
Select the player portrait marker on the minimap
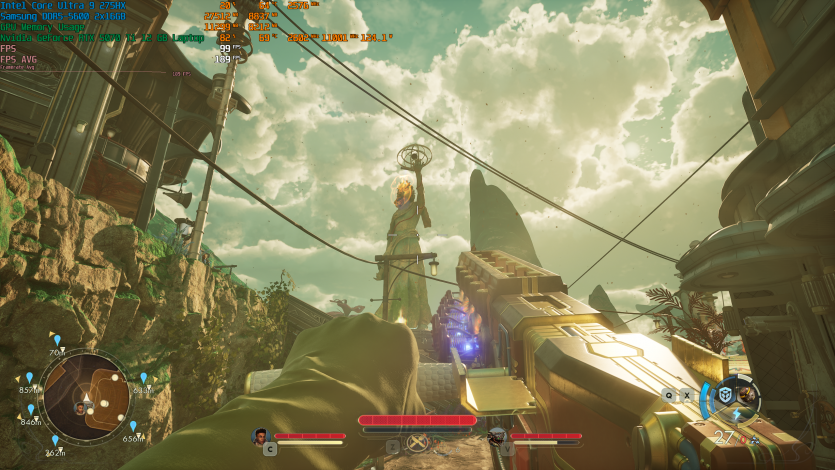(x=80, y=408)
